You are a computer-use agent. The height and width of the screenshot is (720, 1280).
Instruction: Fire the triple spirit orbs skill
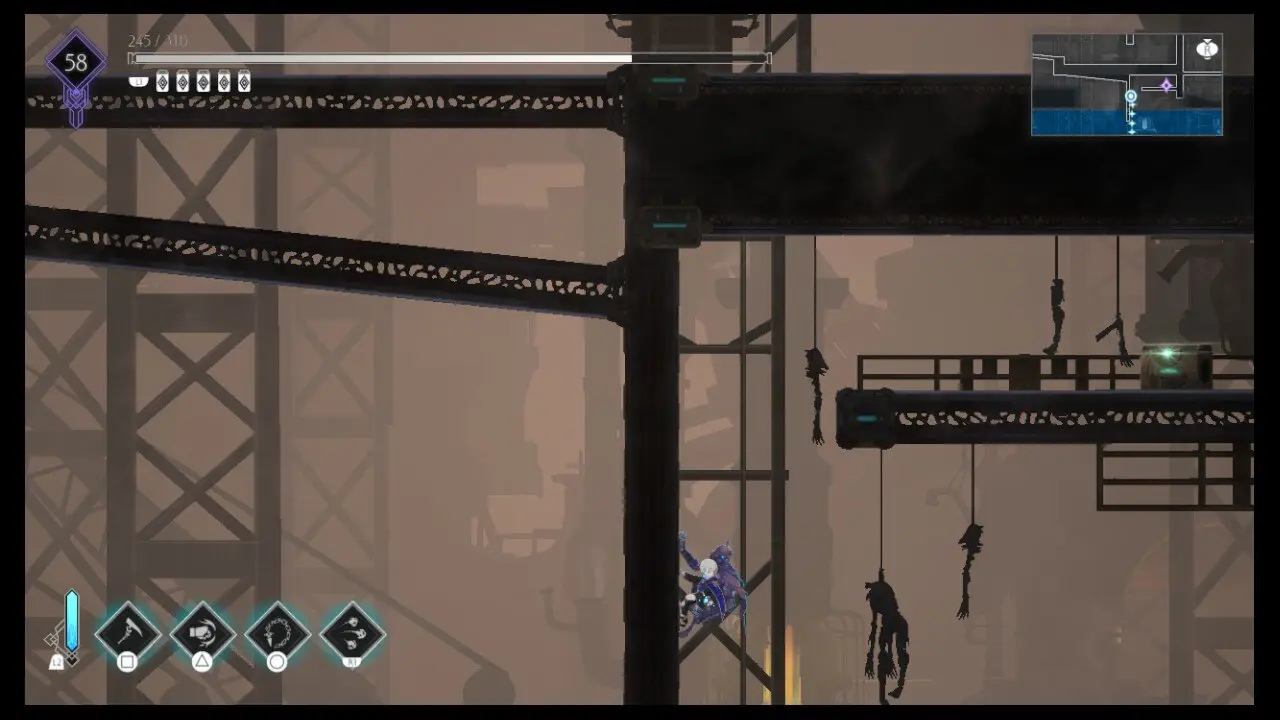tap(352, 633)
